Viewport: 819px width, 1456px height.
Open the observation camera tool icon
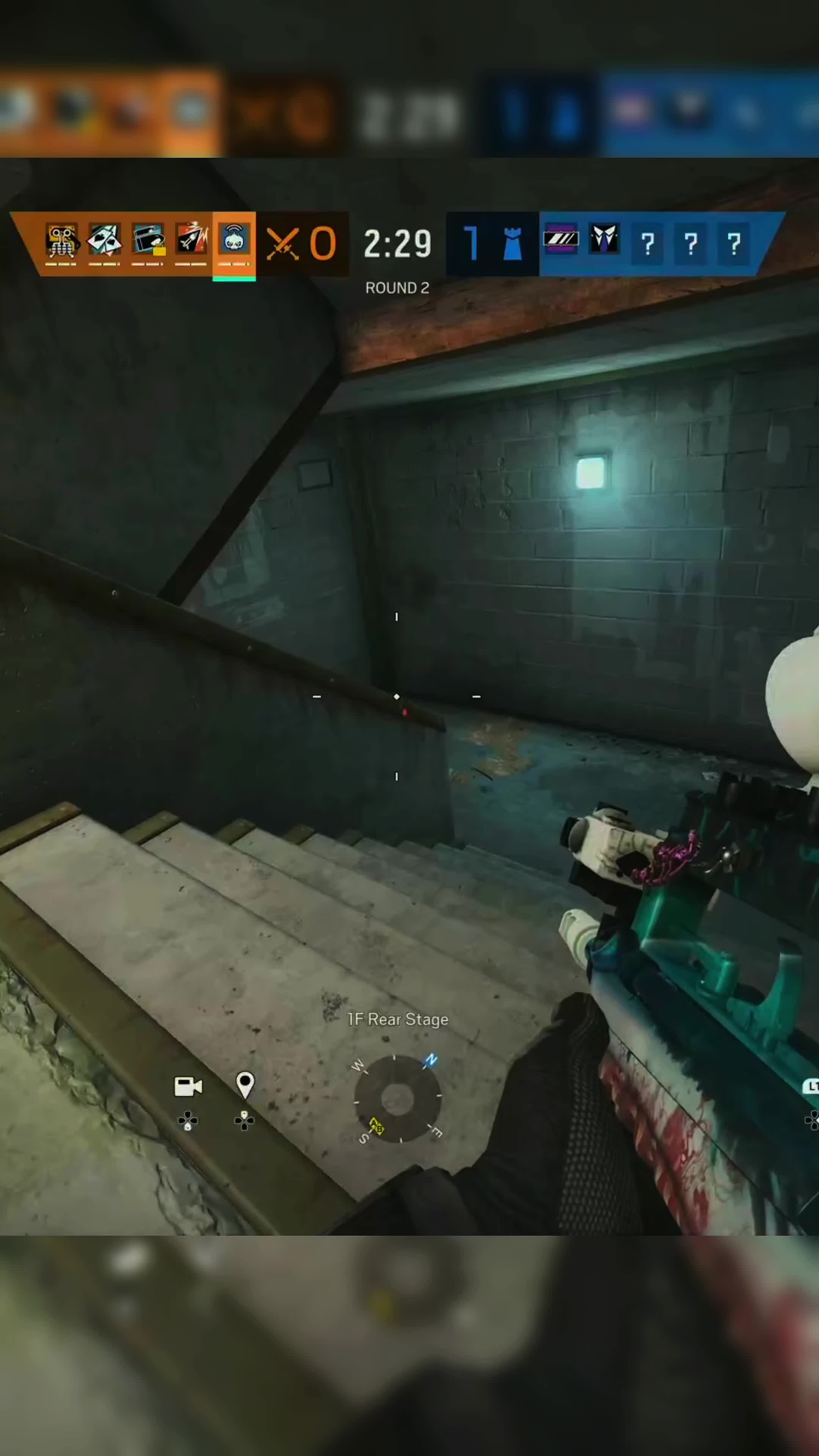click(x=188, y=1086)
